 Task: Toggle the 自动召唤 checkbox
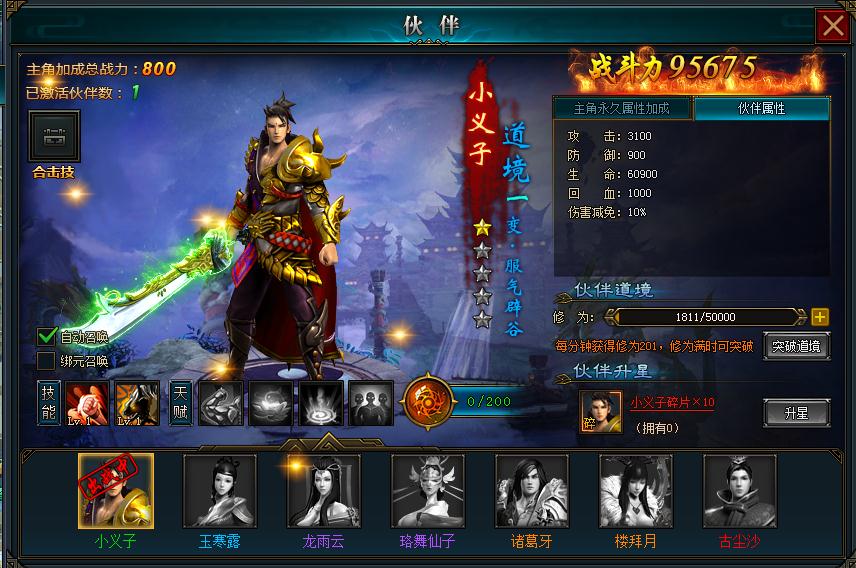[x=46, y=336]
